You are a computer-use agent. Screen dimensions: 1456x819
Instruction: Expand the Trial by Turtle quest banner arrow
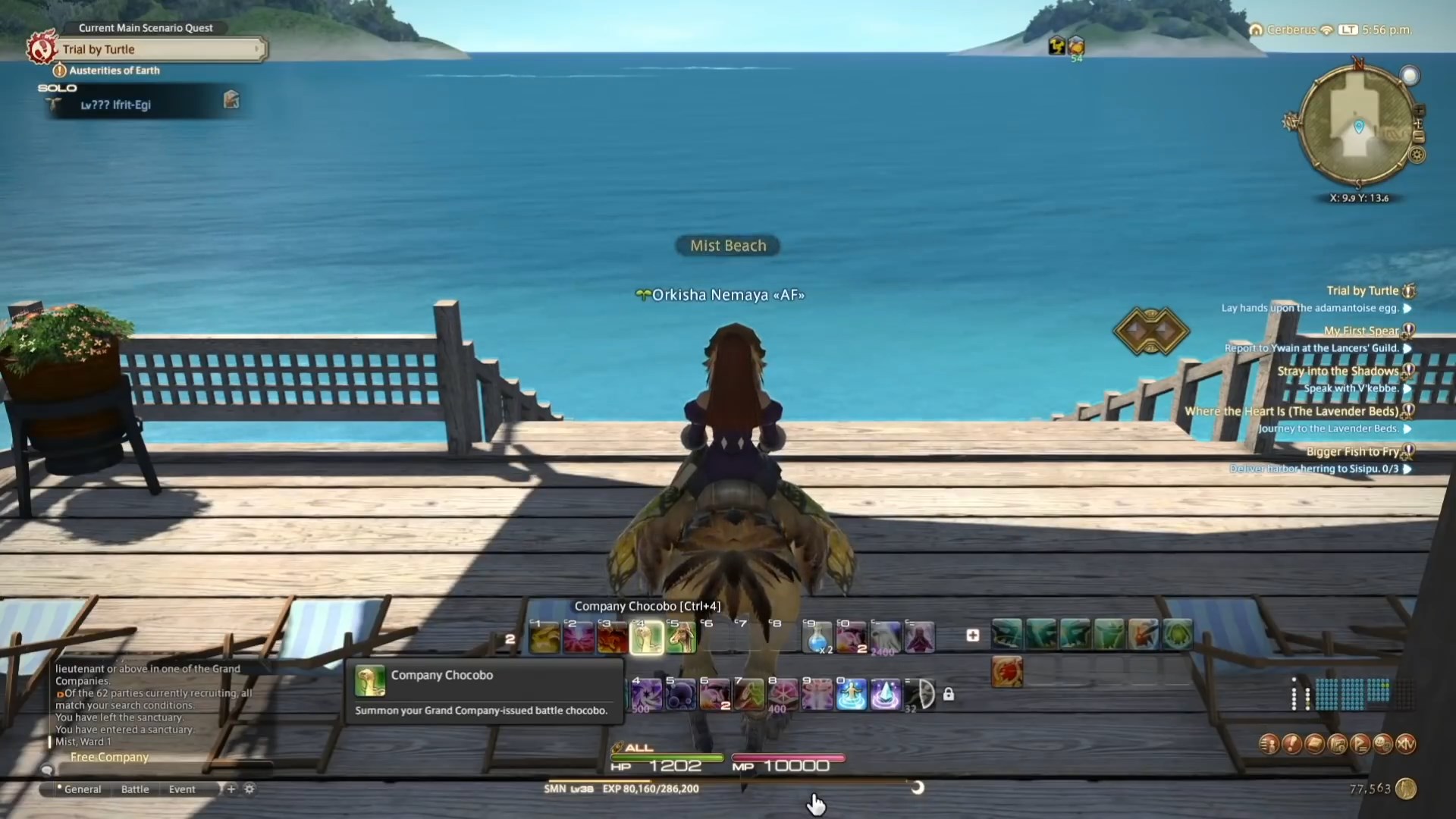pyautogui.click(x=258, y=49)
